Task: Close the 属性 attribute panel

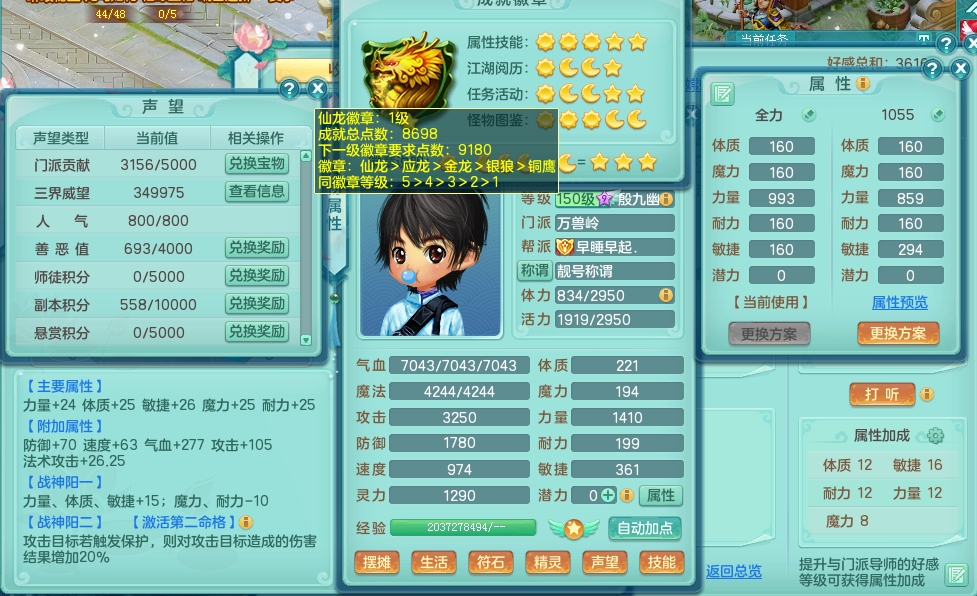Action: tap(958, 69)
